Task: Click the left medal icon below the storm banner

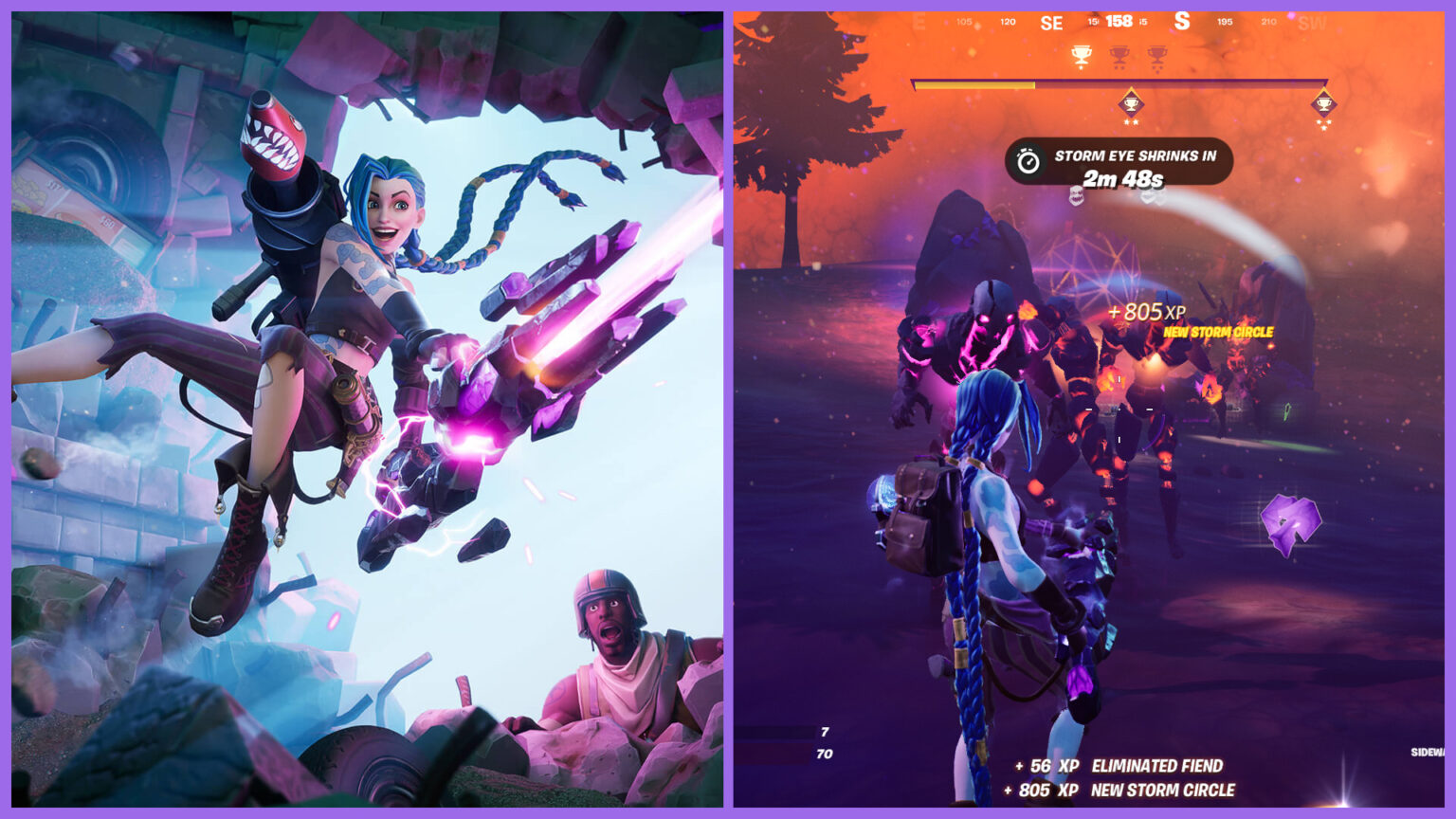Action: (1078, 196)
